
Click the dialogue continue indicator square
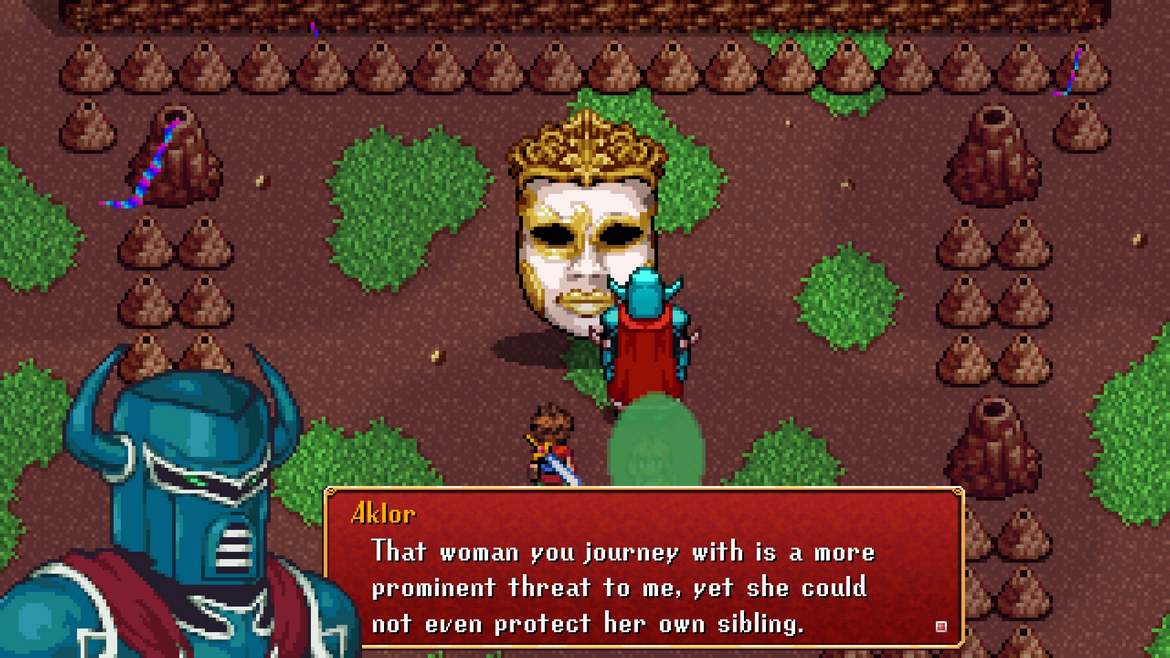(940, 626)
